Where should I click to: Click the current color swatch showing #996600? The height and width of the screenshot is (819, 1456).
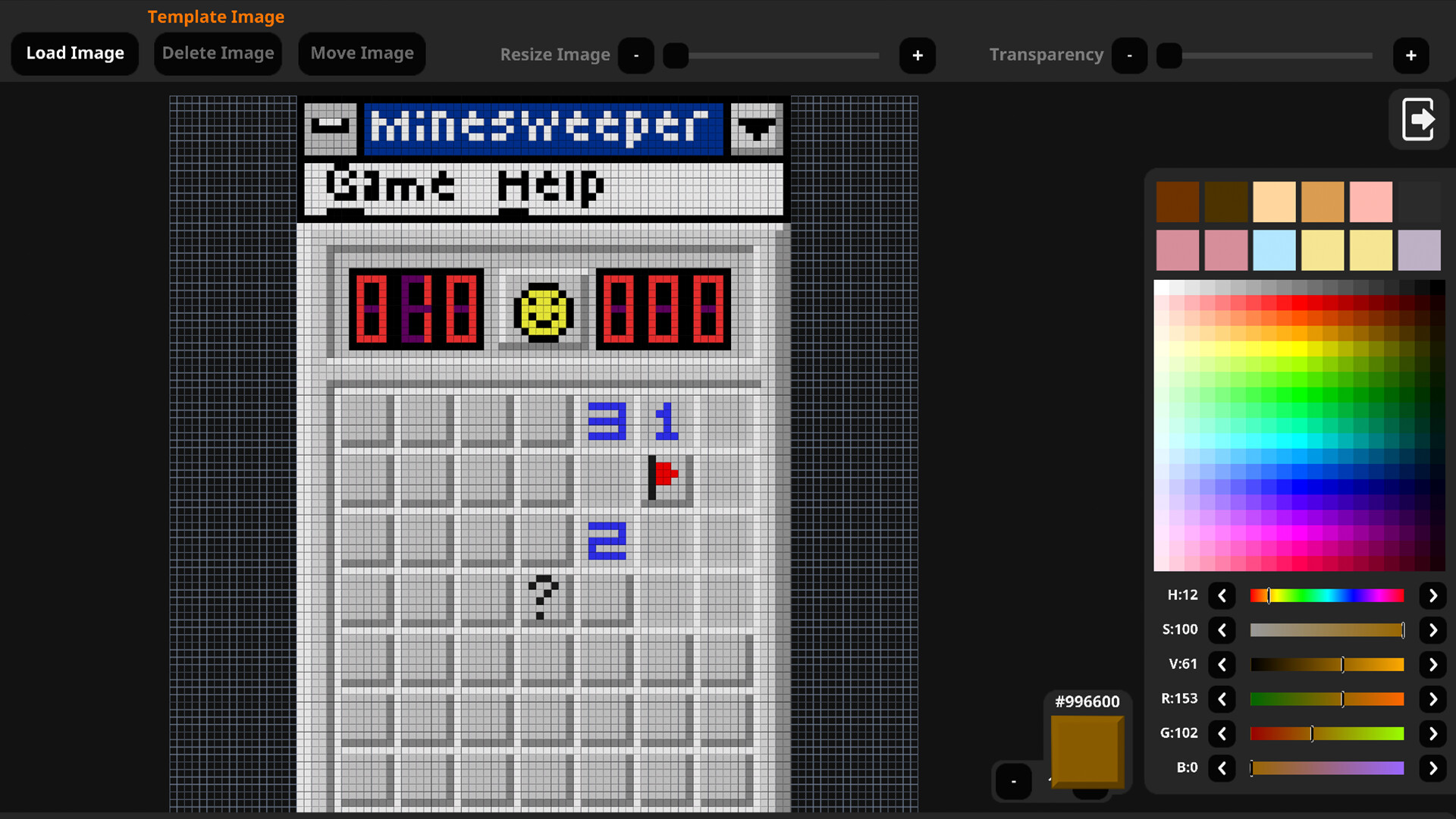(x=1087, y=752)
